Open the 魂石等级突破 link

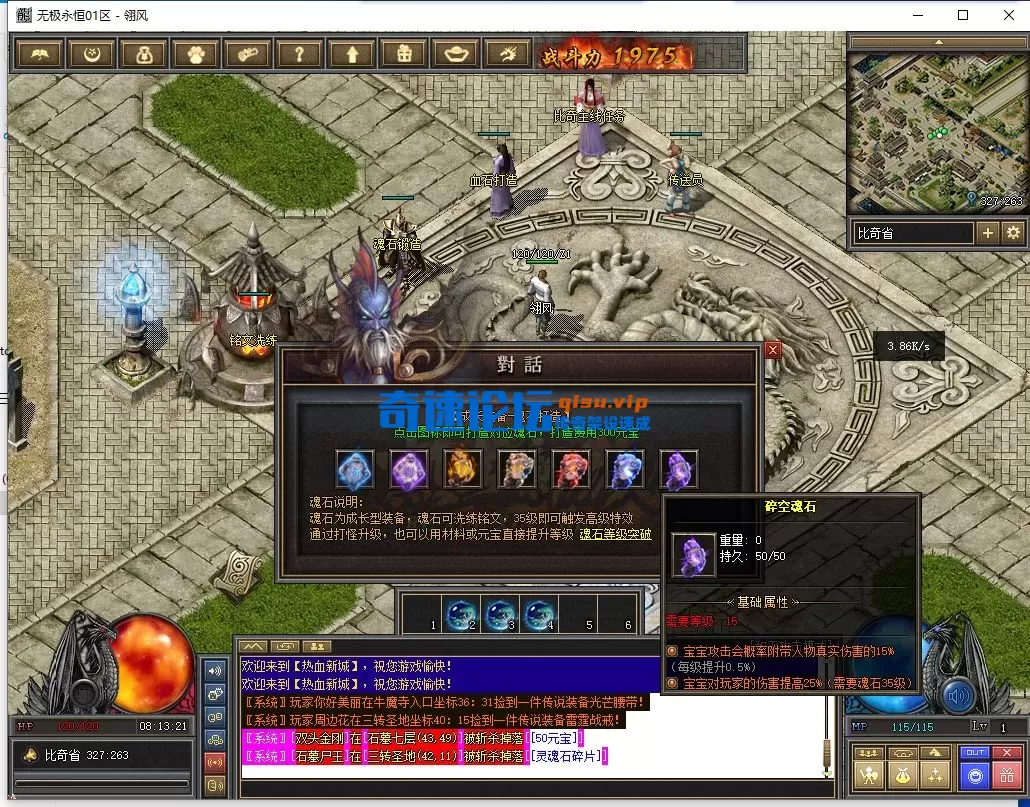(615, 534)
